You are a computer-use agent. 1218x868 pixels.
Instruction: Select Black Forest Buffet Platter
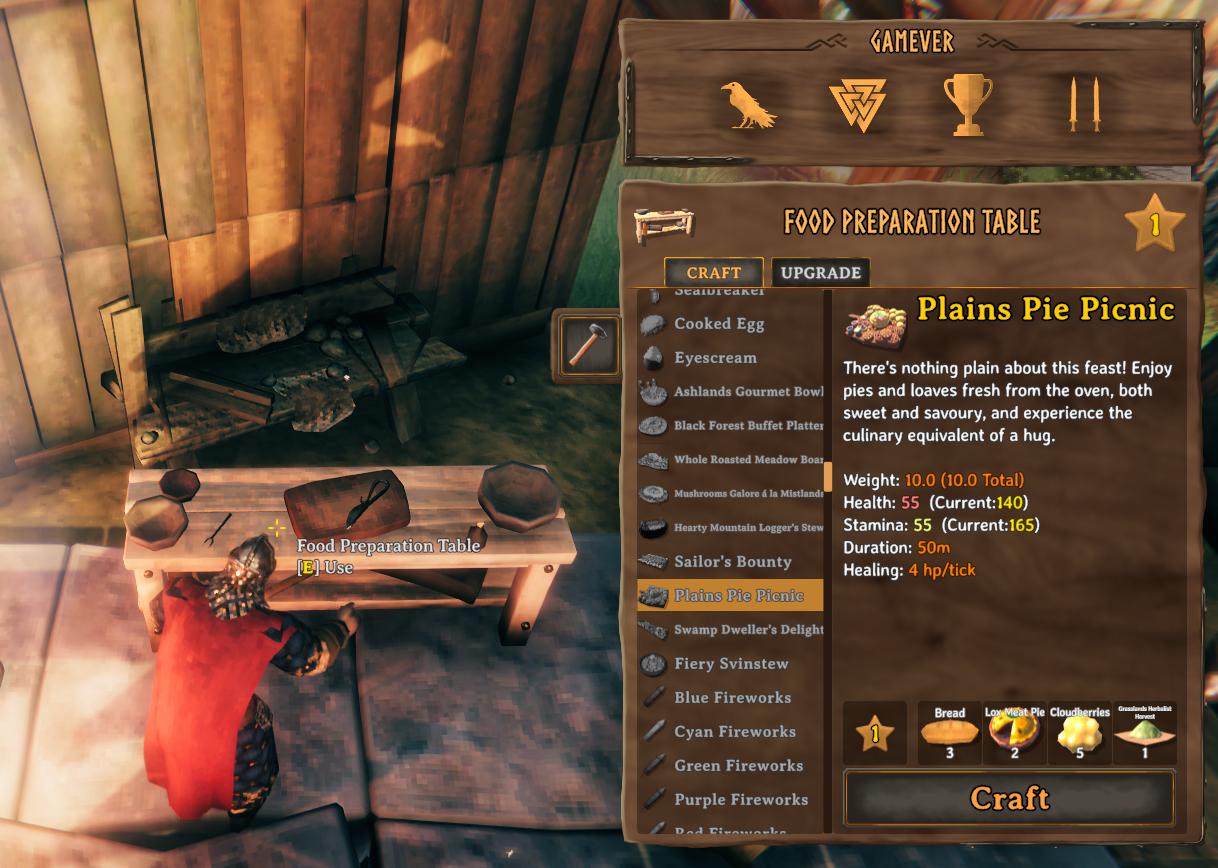[x=747, y=426]
